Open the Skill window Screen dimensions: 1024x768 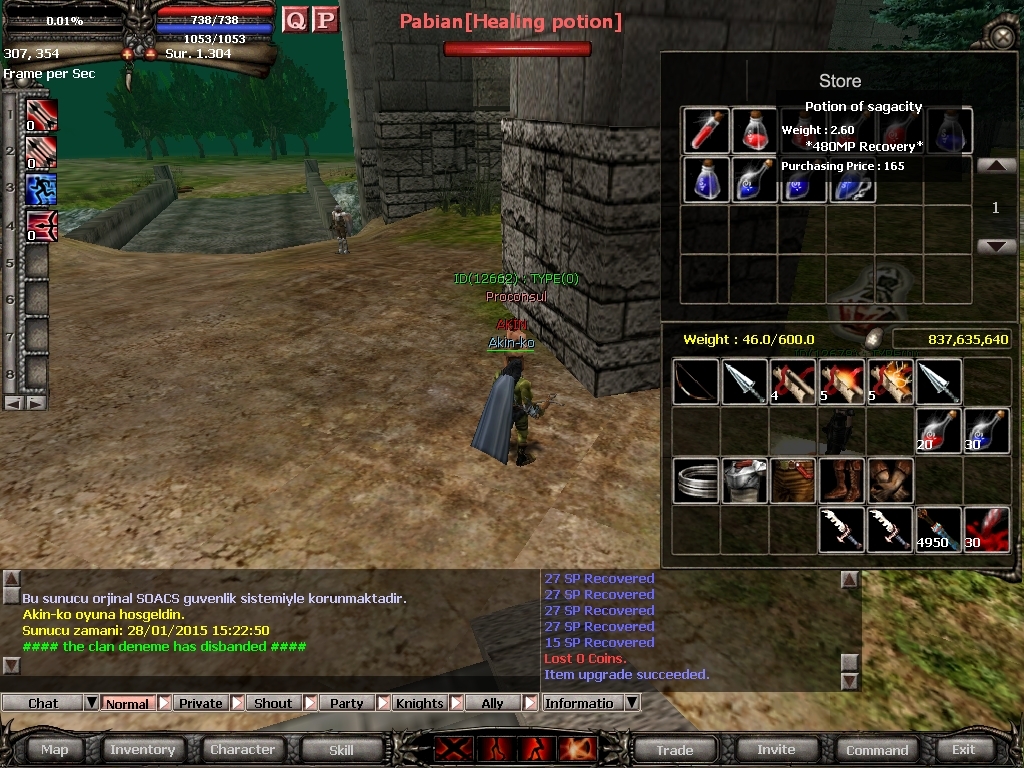click(341, 749)
